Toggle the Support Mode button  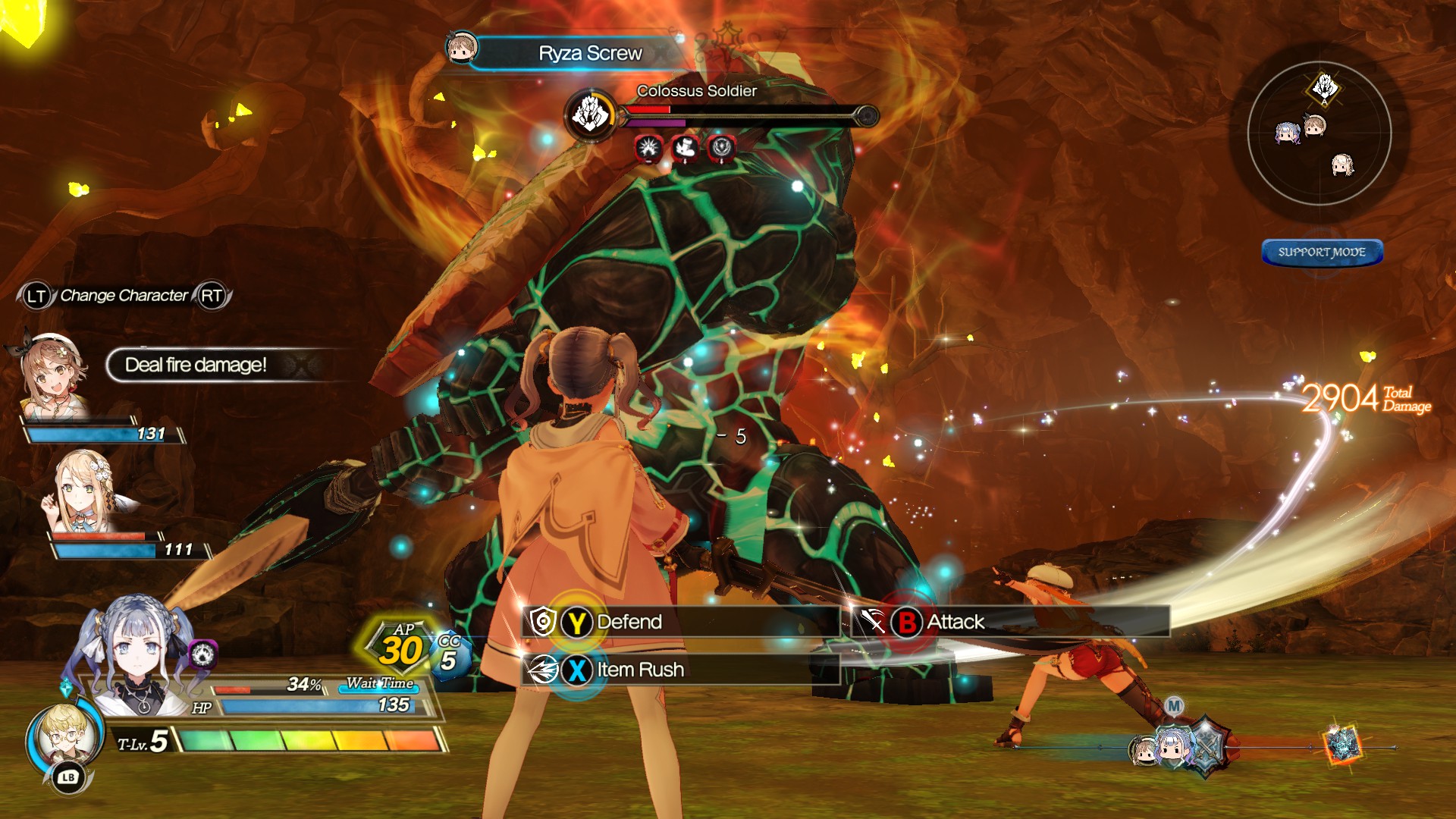point(1322,253)
